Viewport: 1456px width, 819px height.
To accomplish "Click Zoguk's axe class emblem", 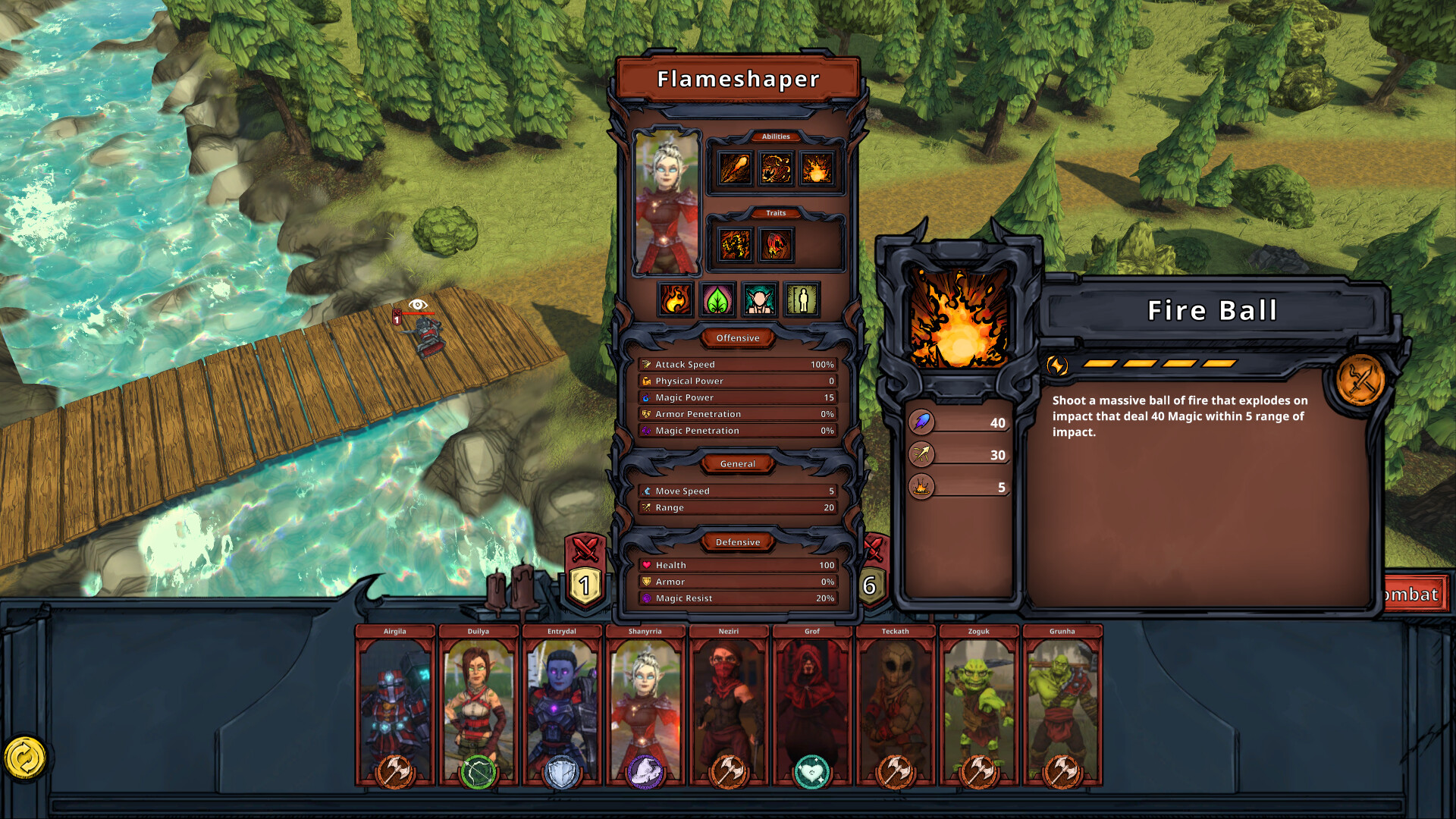I will tap(978, 772).
